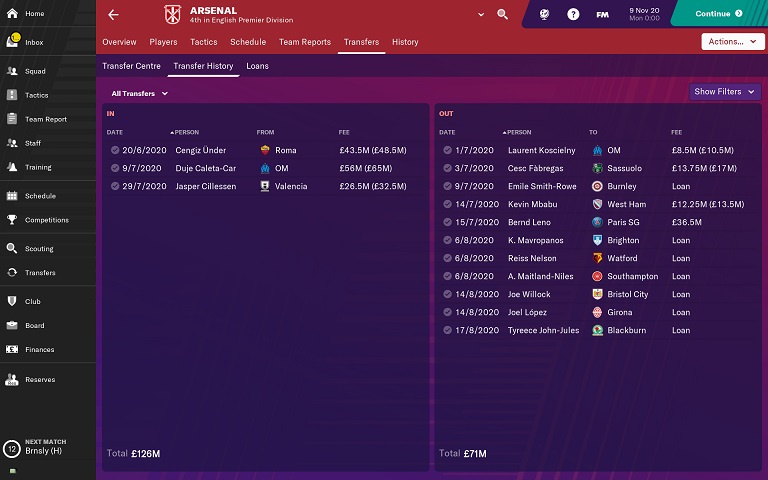Viewport: 768px width, 480px height.
Task: Open the Transfer Centre sub-tab
Action: point(131,66)
